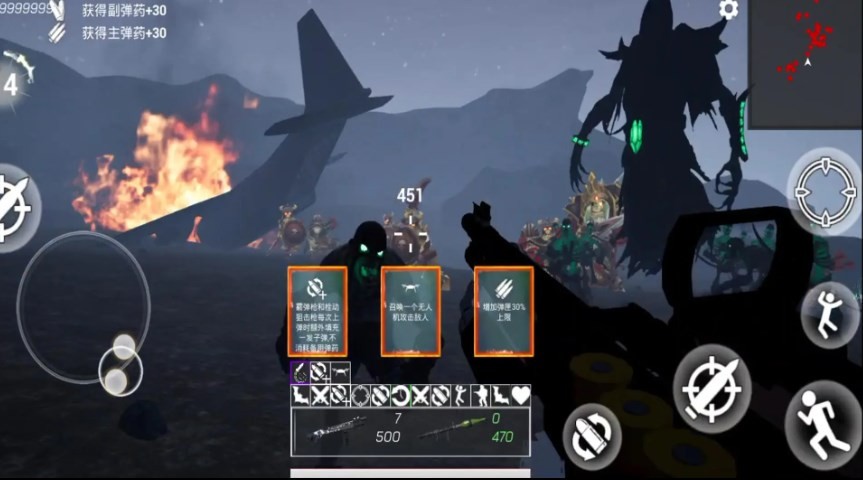The image size is (863, 480).
Task: Tap the minimap with red enemy markers
Action: point(806,63)
